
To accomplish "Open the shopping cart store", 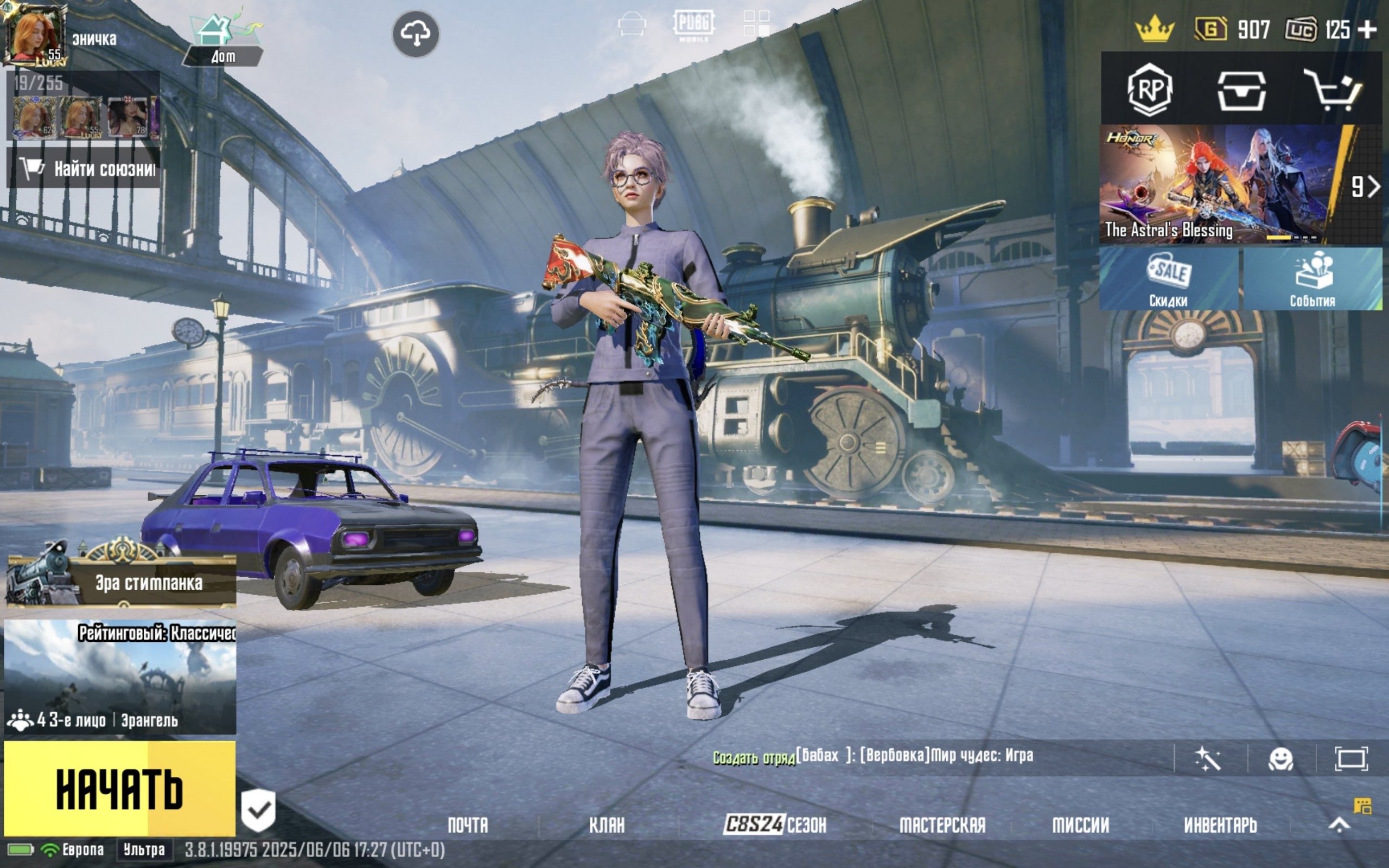I will tap(1333, 90).
